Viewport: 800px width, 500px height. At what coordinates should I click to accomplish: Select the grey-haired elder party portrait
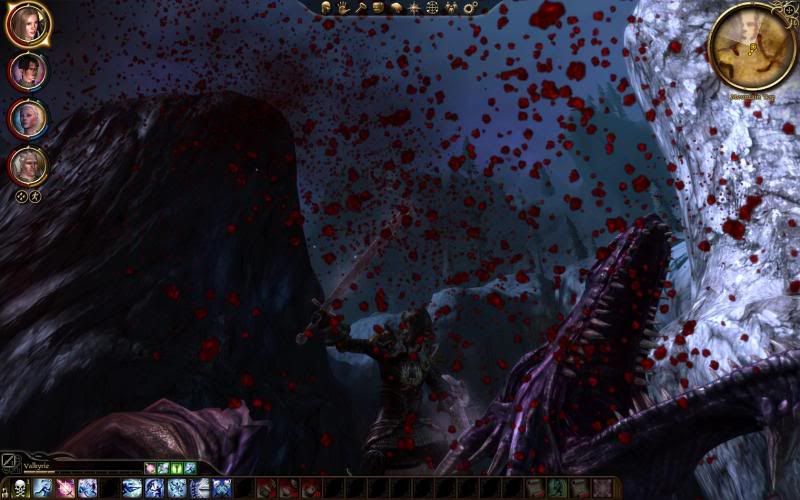click(27, 165)
